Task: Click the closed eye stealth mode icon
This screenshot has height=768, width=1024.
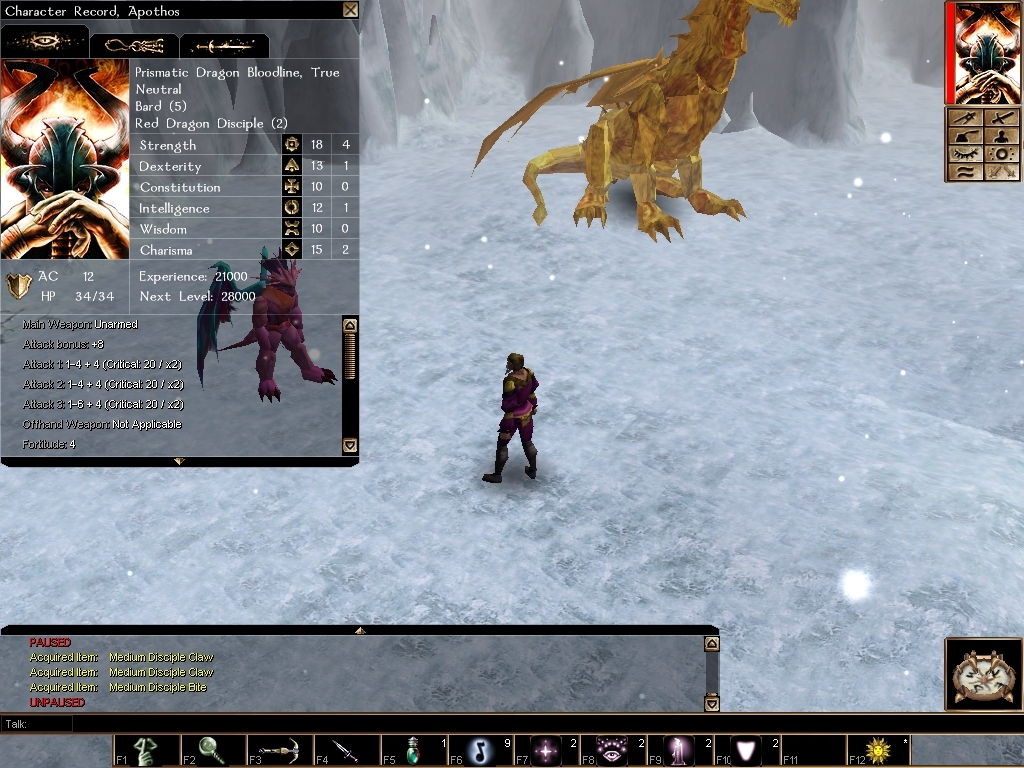Action: click(965, 154)
